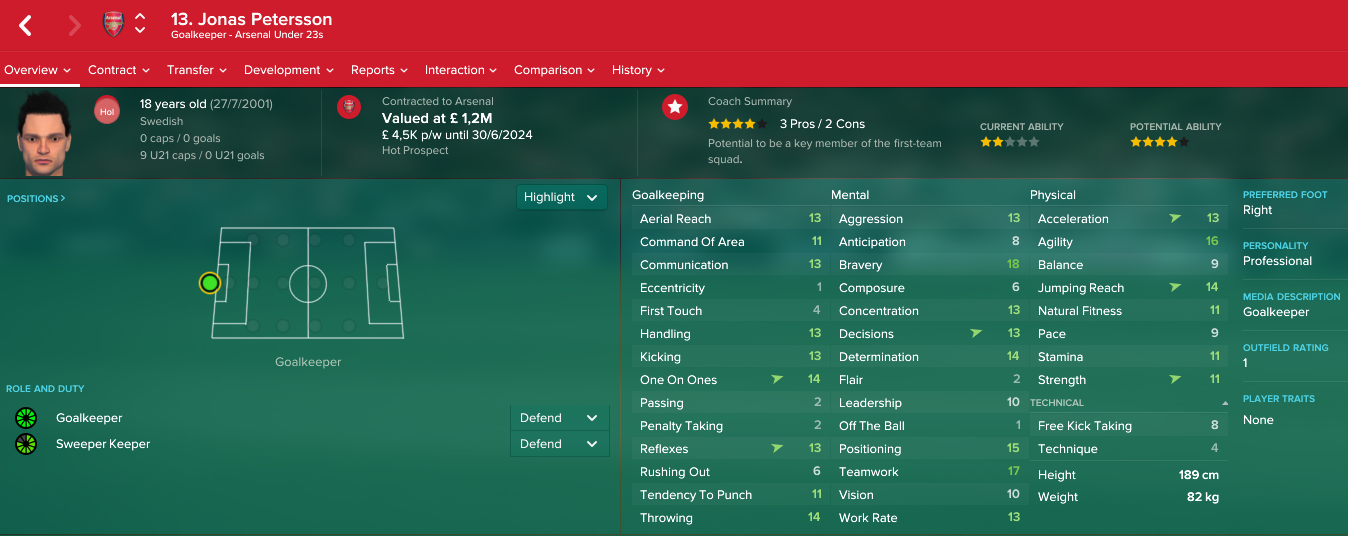
Task: Open the Transfer dropdown menu
Action: (196, 70)
